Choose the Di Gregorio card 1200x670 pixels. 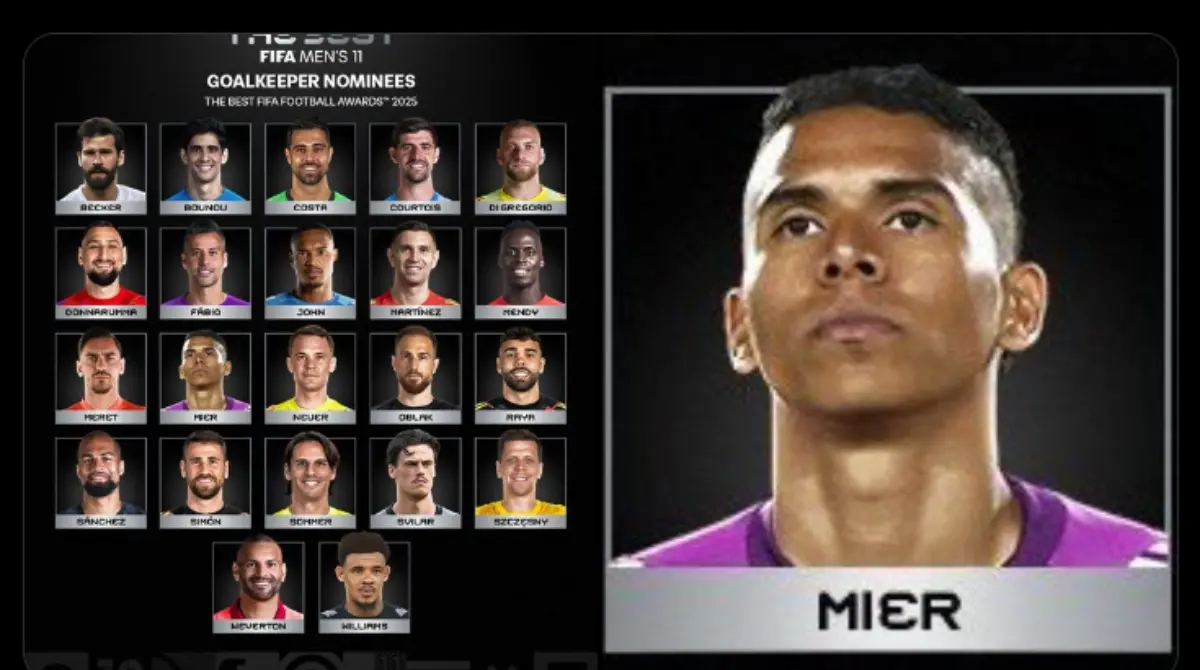point(520,167)
